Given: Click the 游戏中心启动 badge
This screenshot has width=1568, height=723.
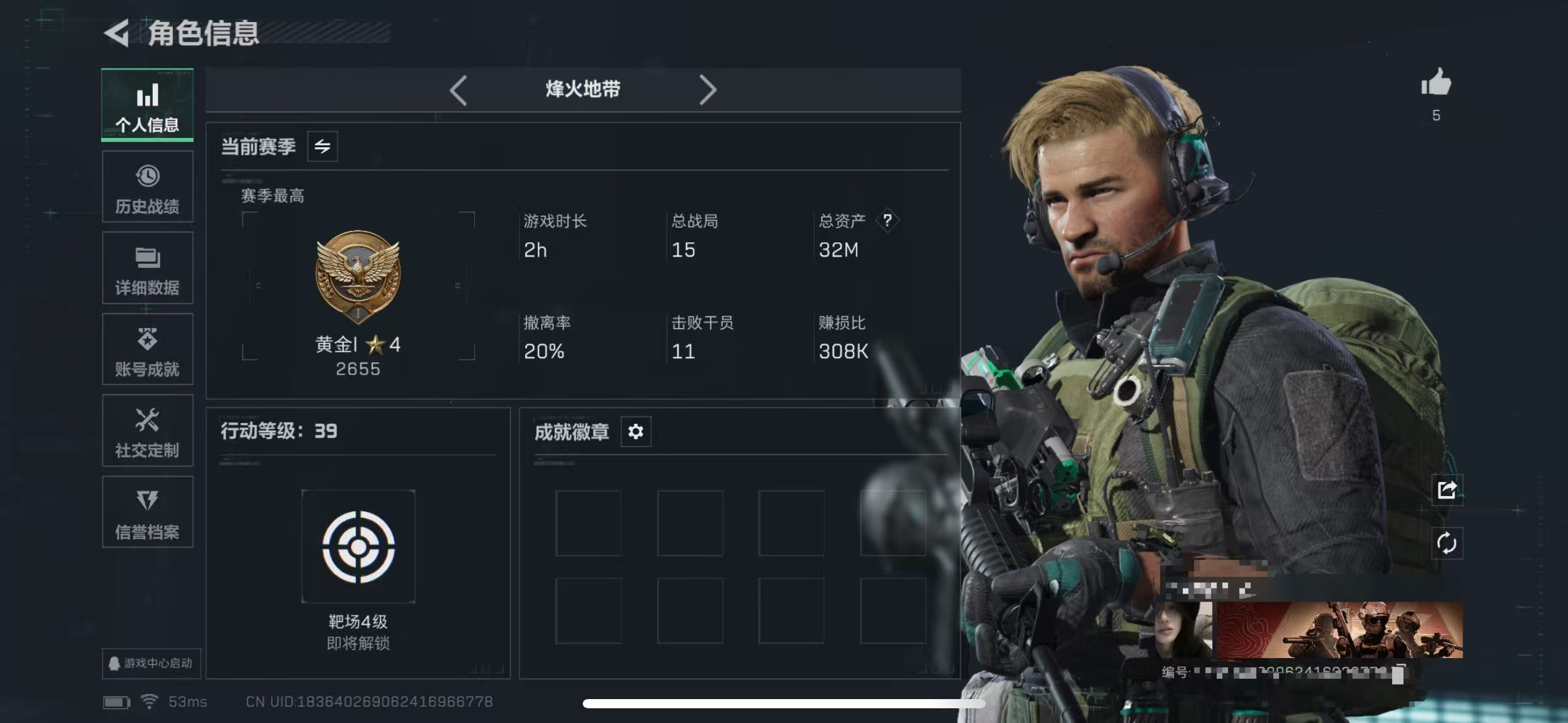Looking at the screenshot, I should tap(151, 663).
